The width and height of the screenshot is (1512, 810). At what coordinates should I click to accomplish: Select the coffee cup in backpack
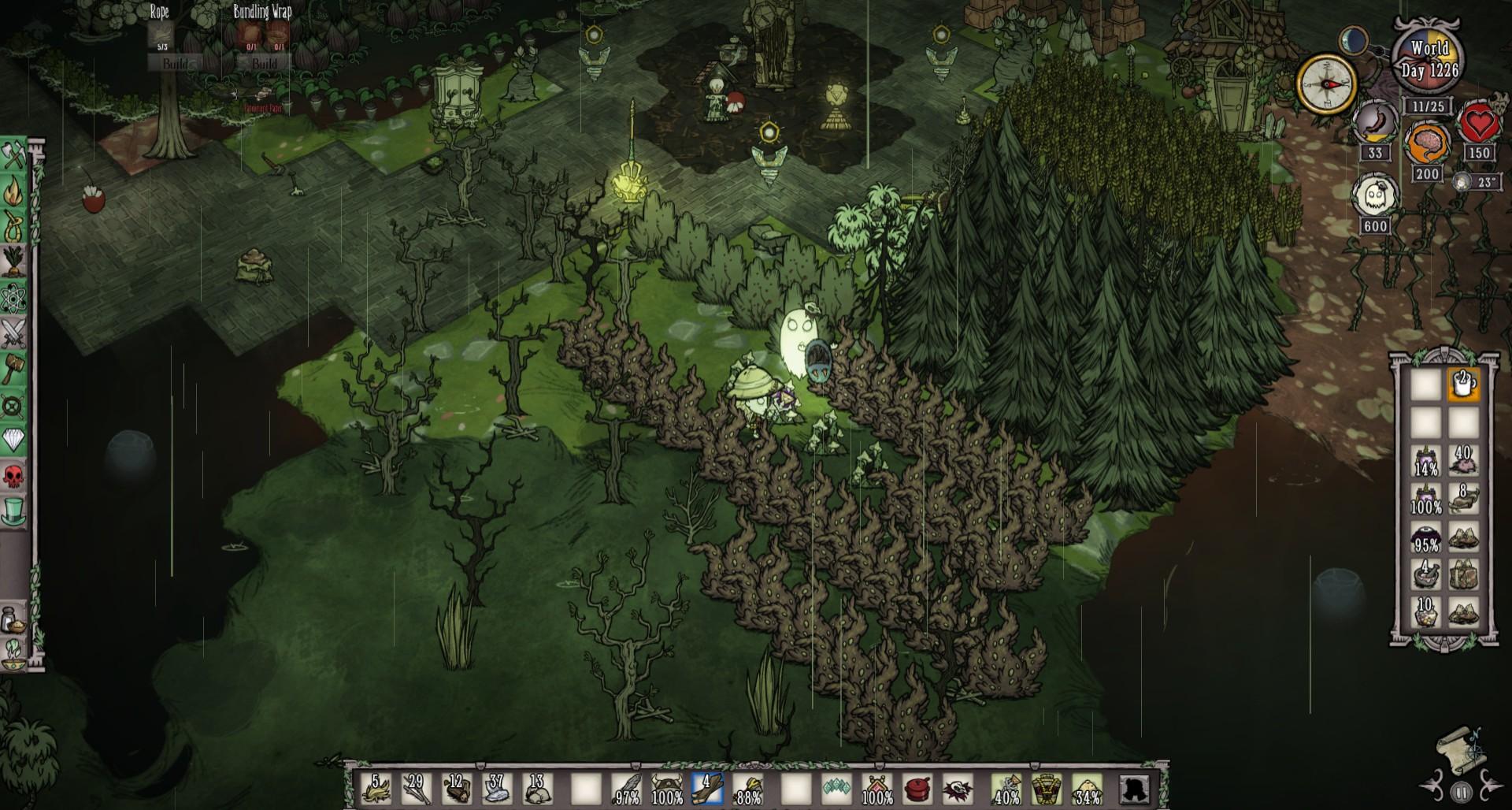(x=1463, y=385)
